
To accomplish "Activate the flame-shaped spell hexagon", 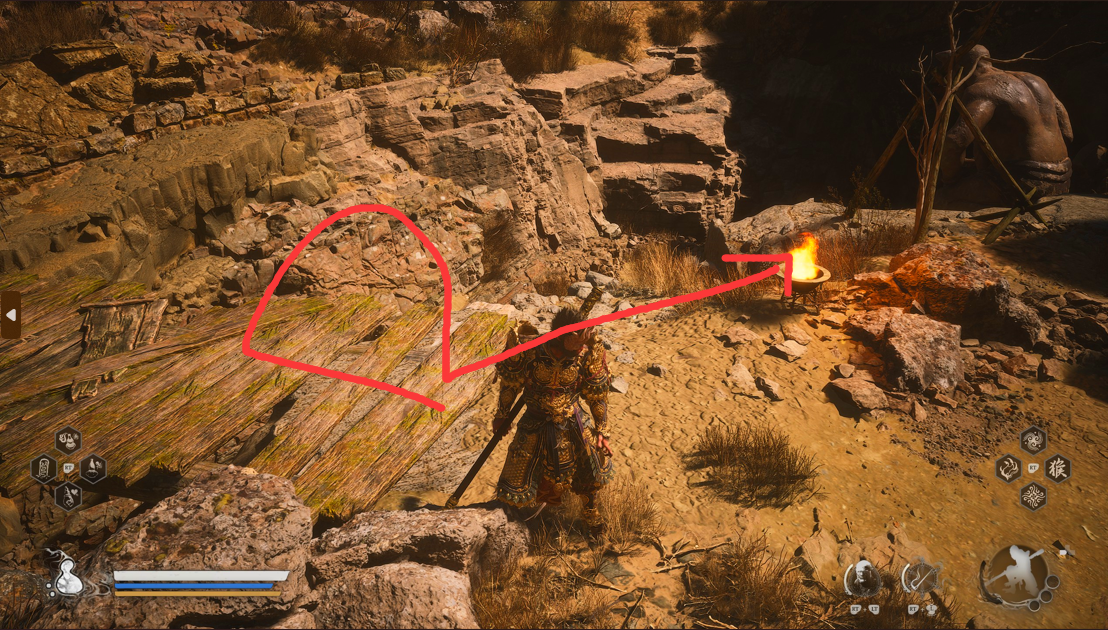I will (1008, 468).
